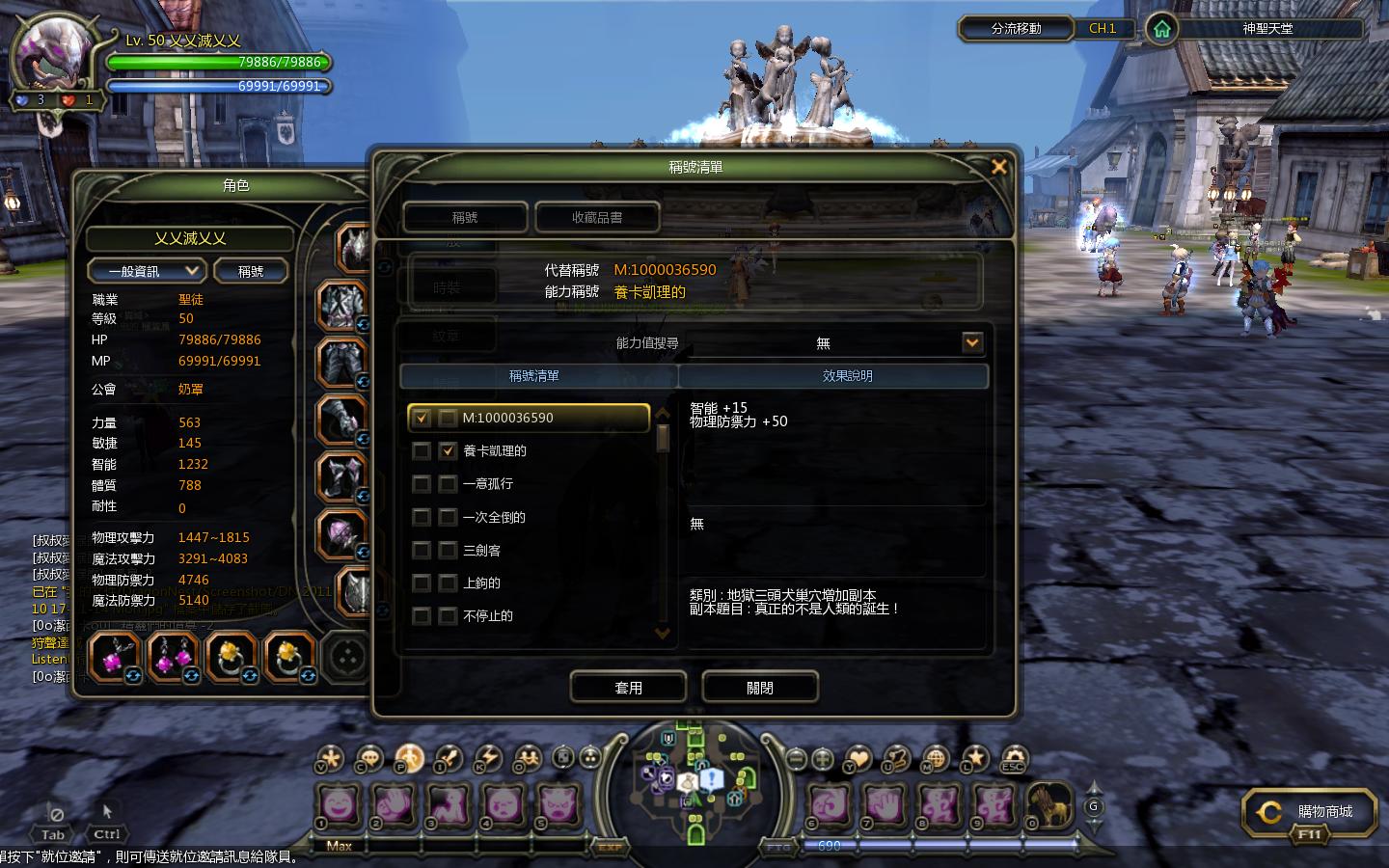The width and height of the screenshot is (1389, 868).
Task: Open the ESC system menu icon
Action: pyautogui.click(x=1013, y=759)
